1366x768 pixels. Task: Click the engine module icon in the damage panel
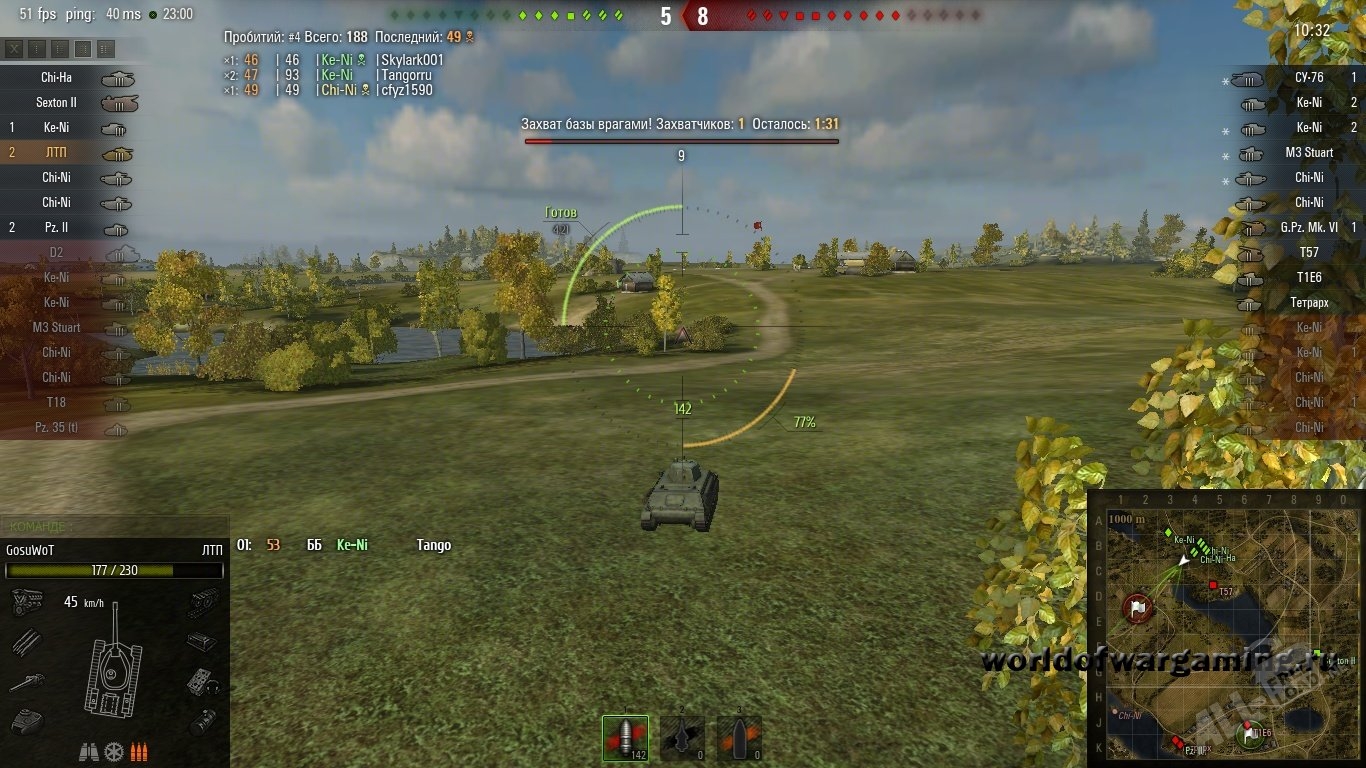tap(26, 601)
